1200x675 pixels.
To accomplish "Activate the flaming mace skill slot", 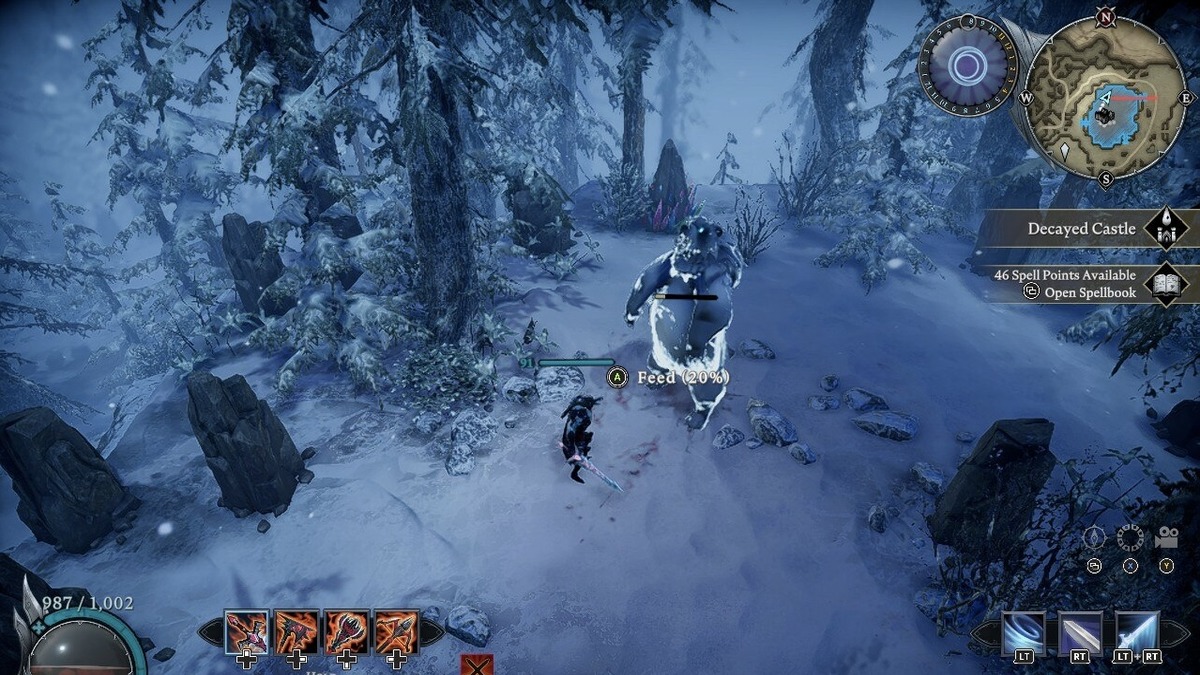I will (x=346, y=632).
